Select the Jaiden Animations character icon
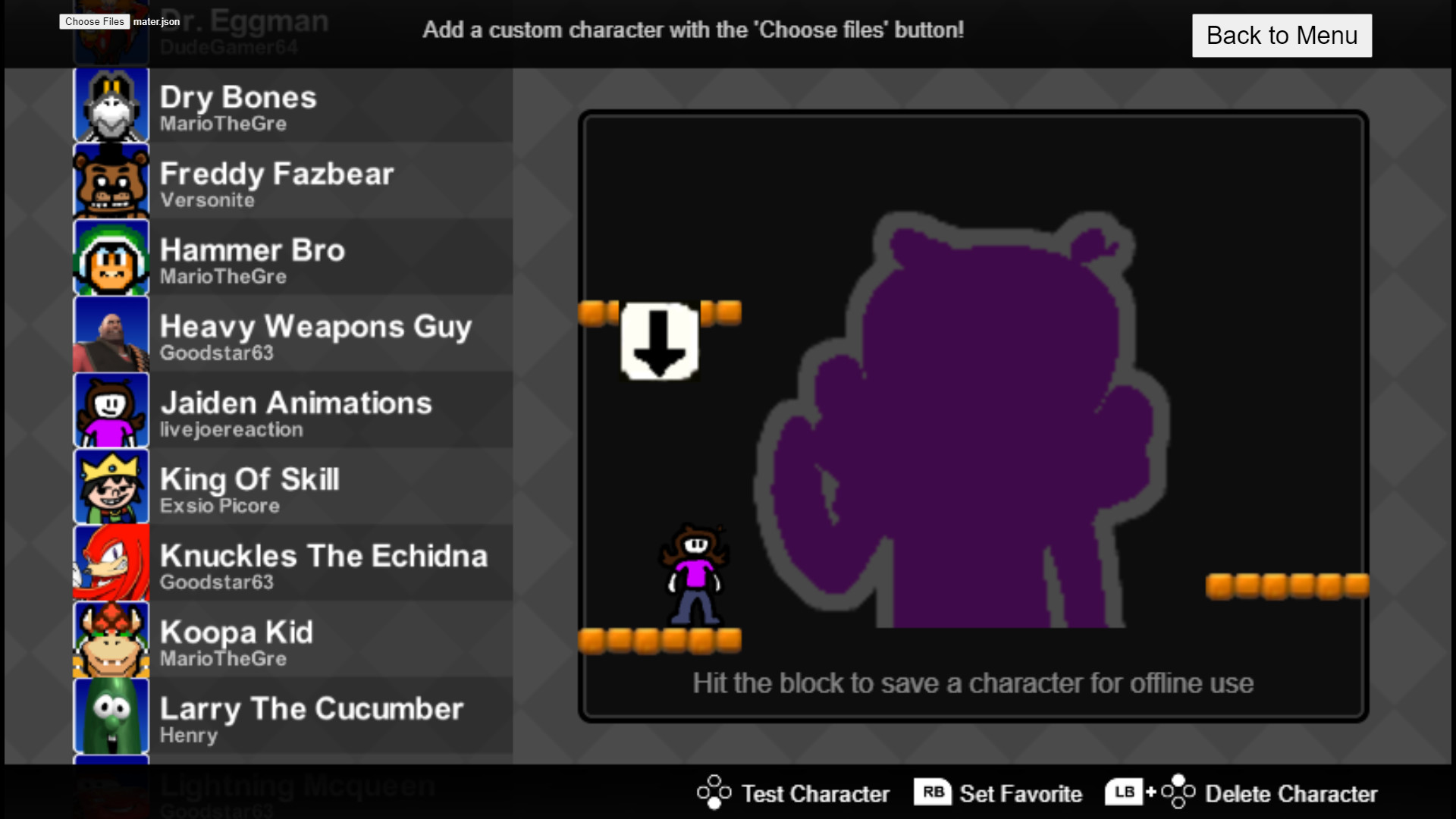 point(111,410)
